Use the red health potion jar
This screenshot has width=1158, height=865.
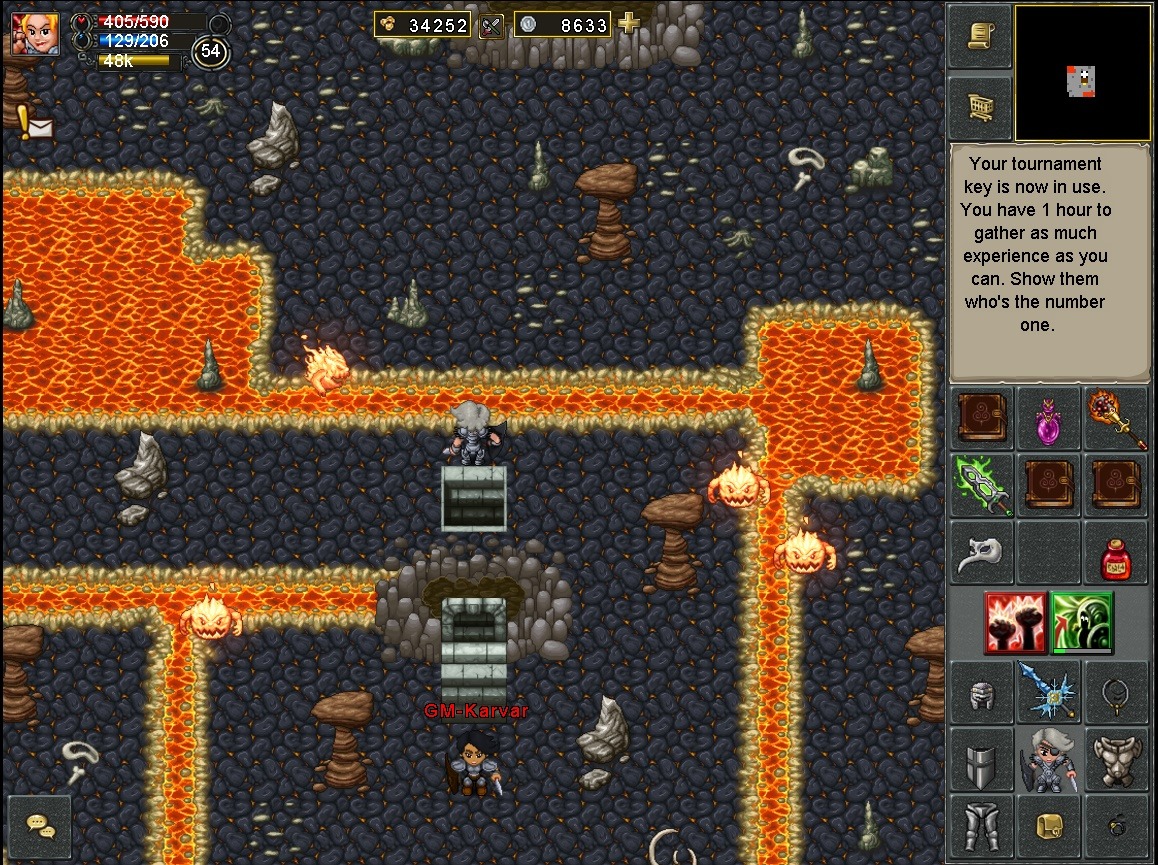tap(1116, 553)
